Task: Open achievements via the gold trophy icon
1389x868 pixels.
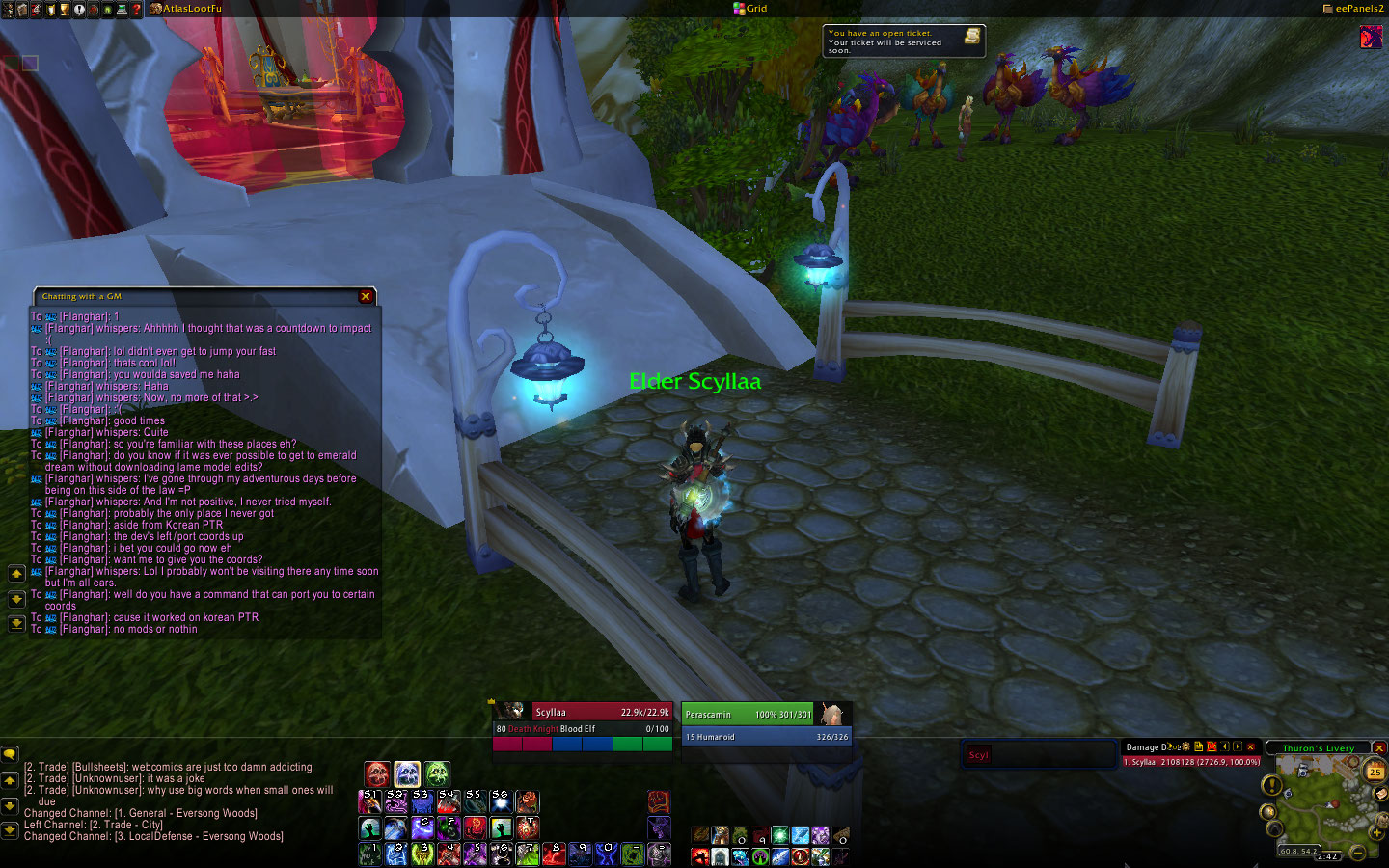Action: [64, 9]
